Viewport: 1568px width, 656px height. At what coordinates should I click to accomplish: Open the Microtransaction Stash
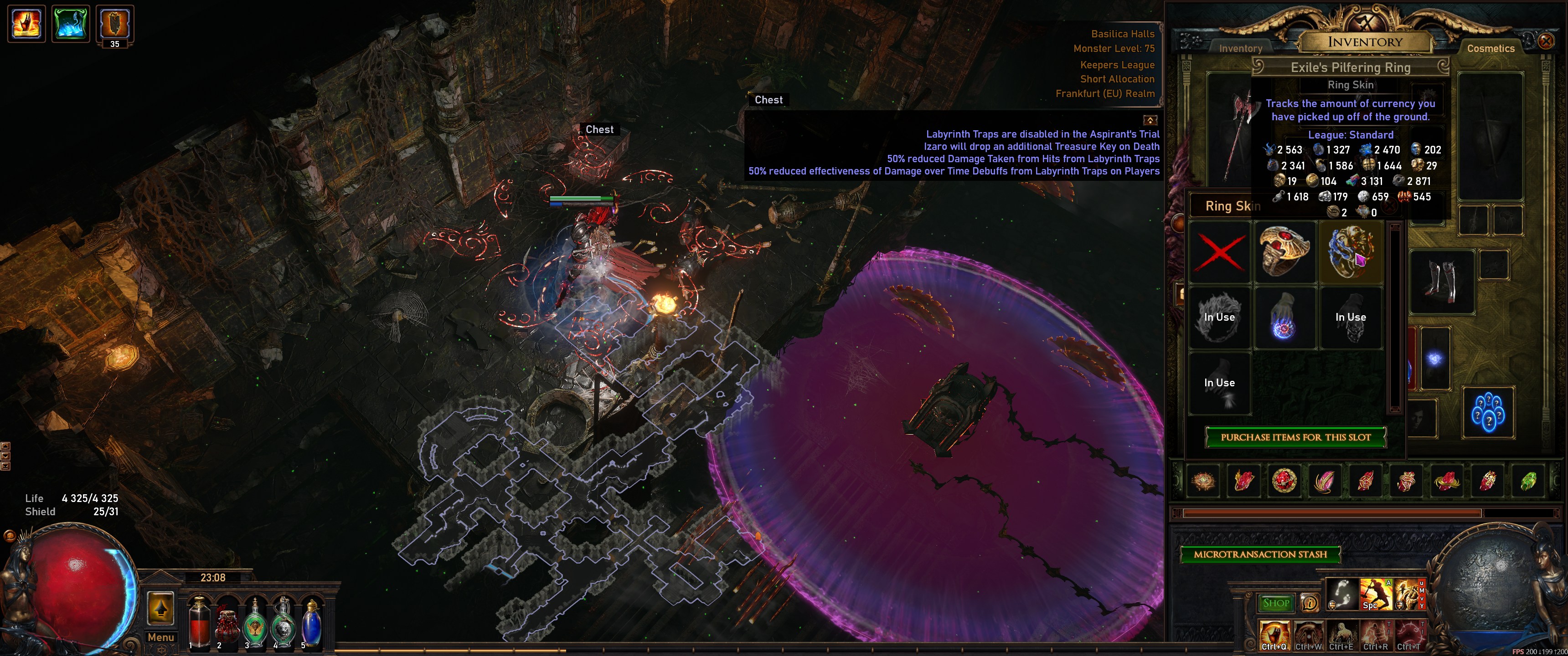(x=1260, y=554)
